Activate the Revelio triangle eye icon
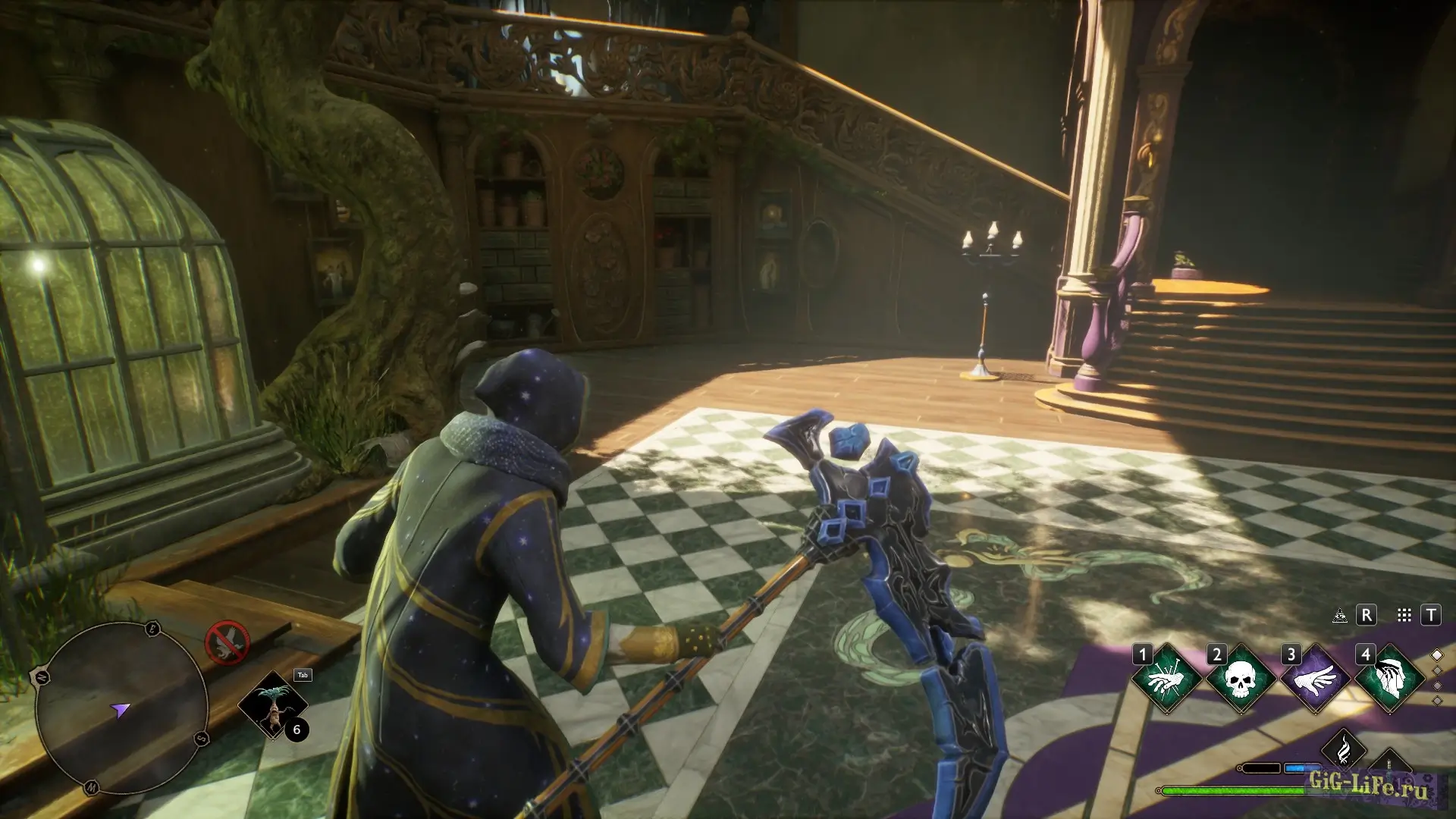The width and height of the screenshot is (1456, 819). point(1340,616)
